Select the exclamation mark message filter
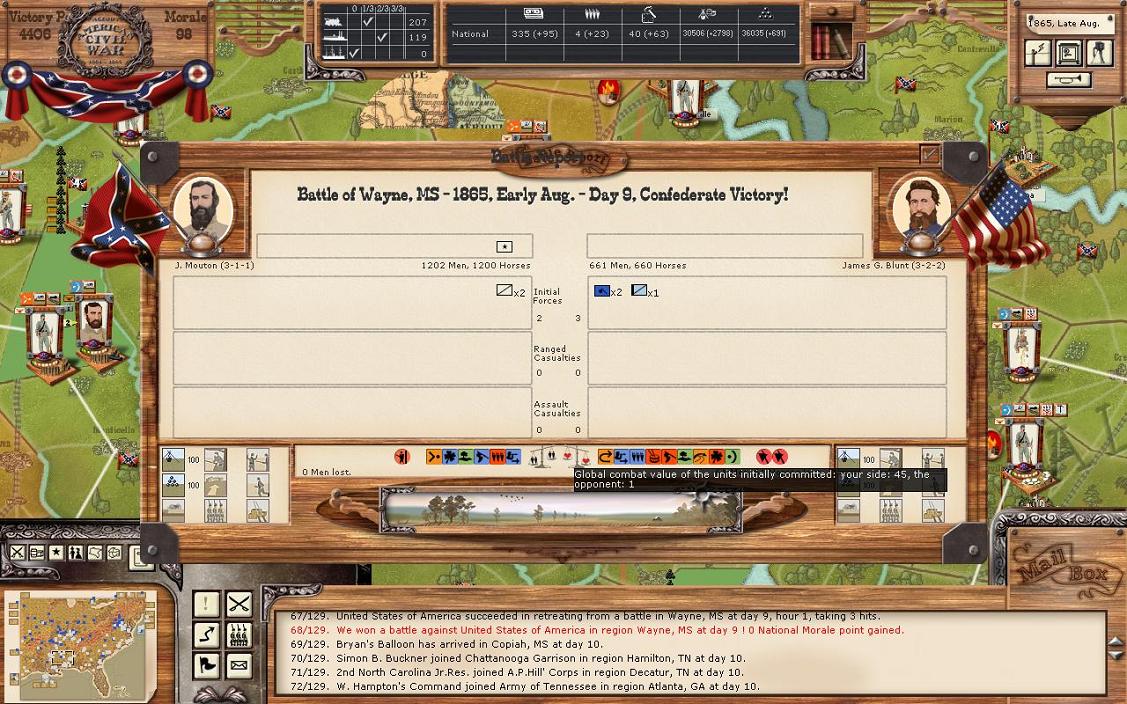The height and width of the screenshot is (704, 1127). tap(206, 603)
